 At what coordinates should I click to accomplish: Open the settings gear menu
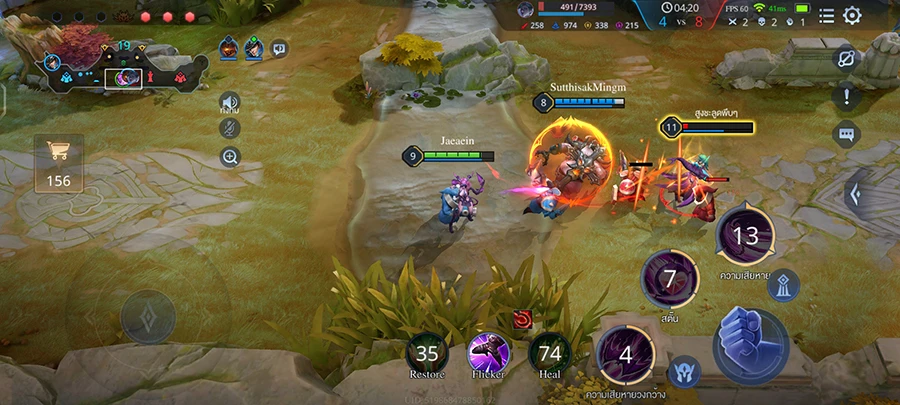(x=852, y=15)
